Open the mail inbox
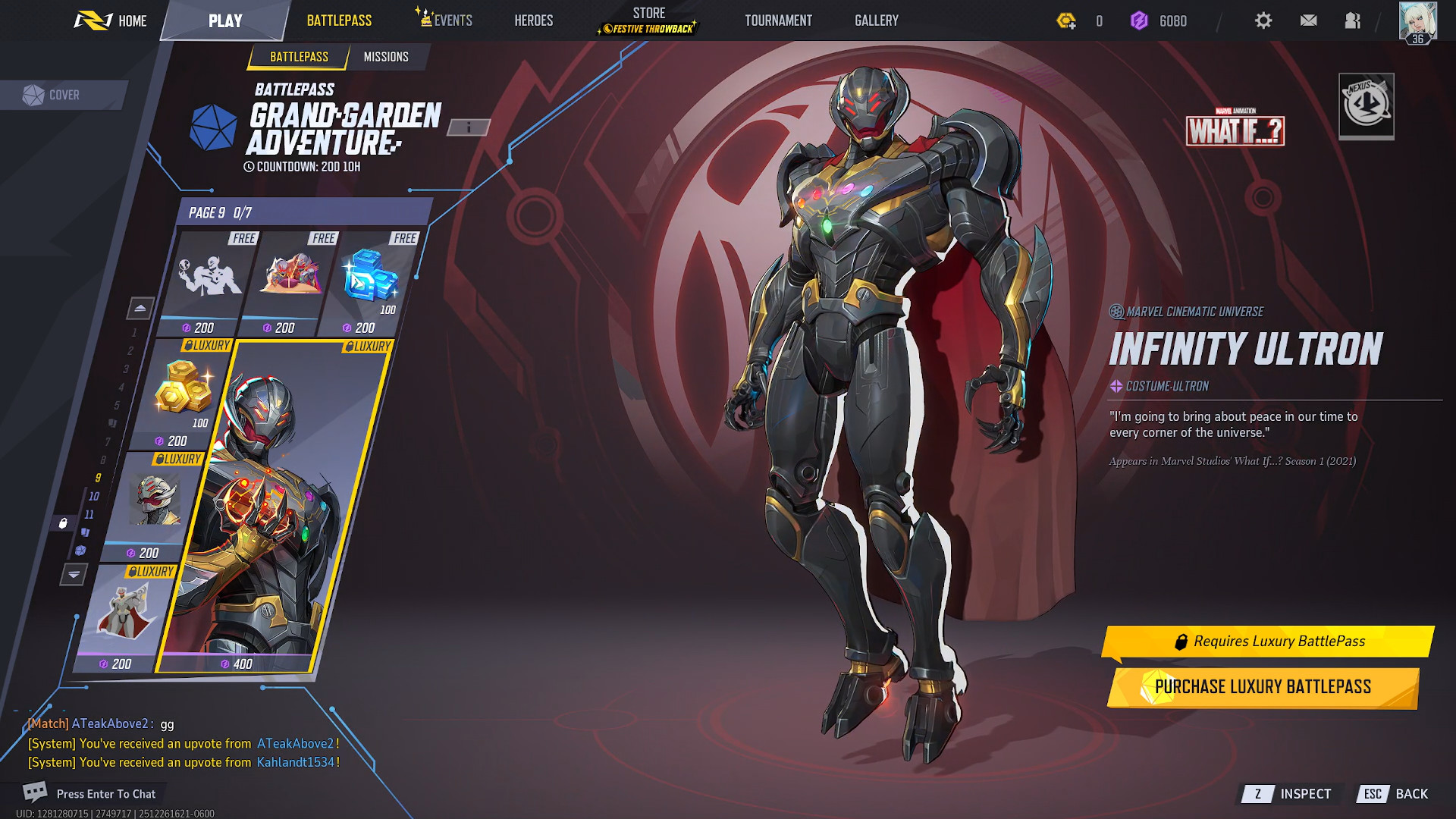Screen dimensions: 1456x819 [1308, 20]
